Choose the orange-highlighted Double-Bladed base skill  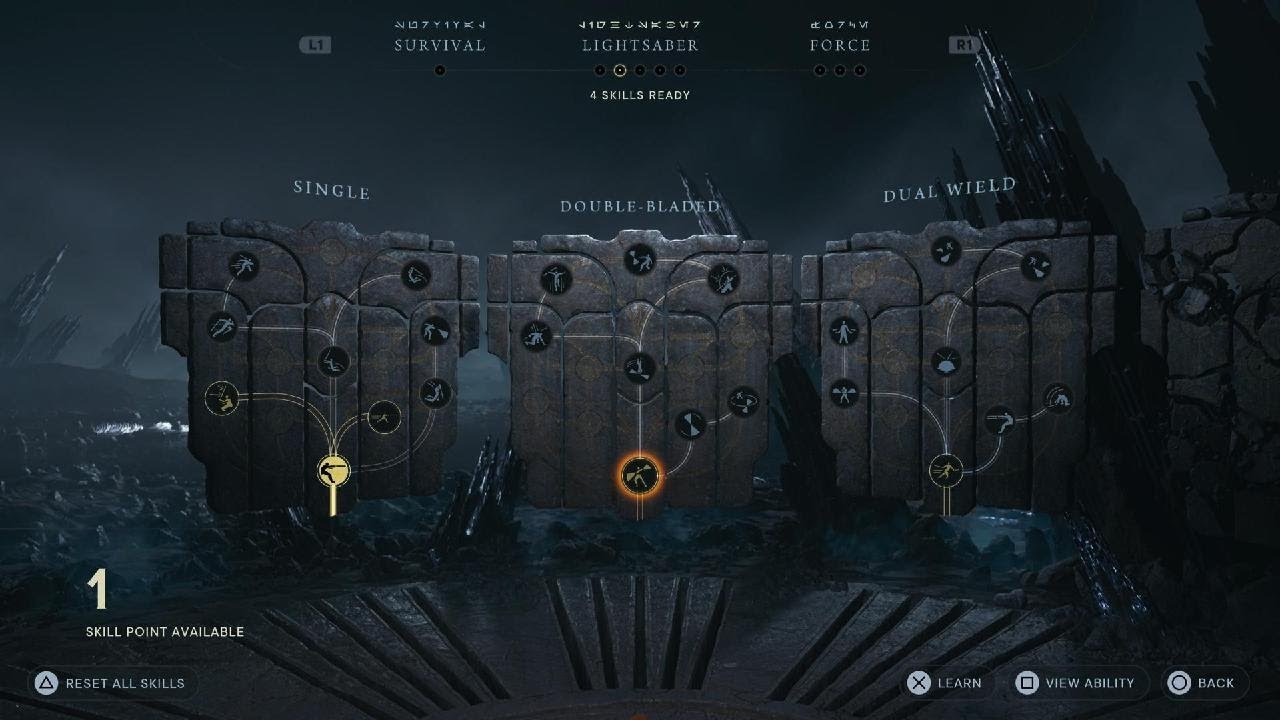[640, 475]
